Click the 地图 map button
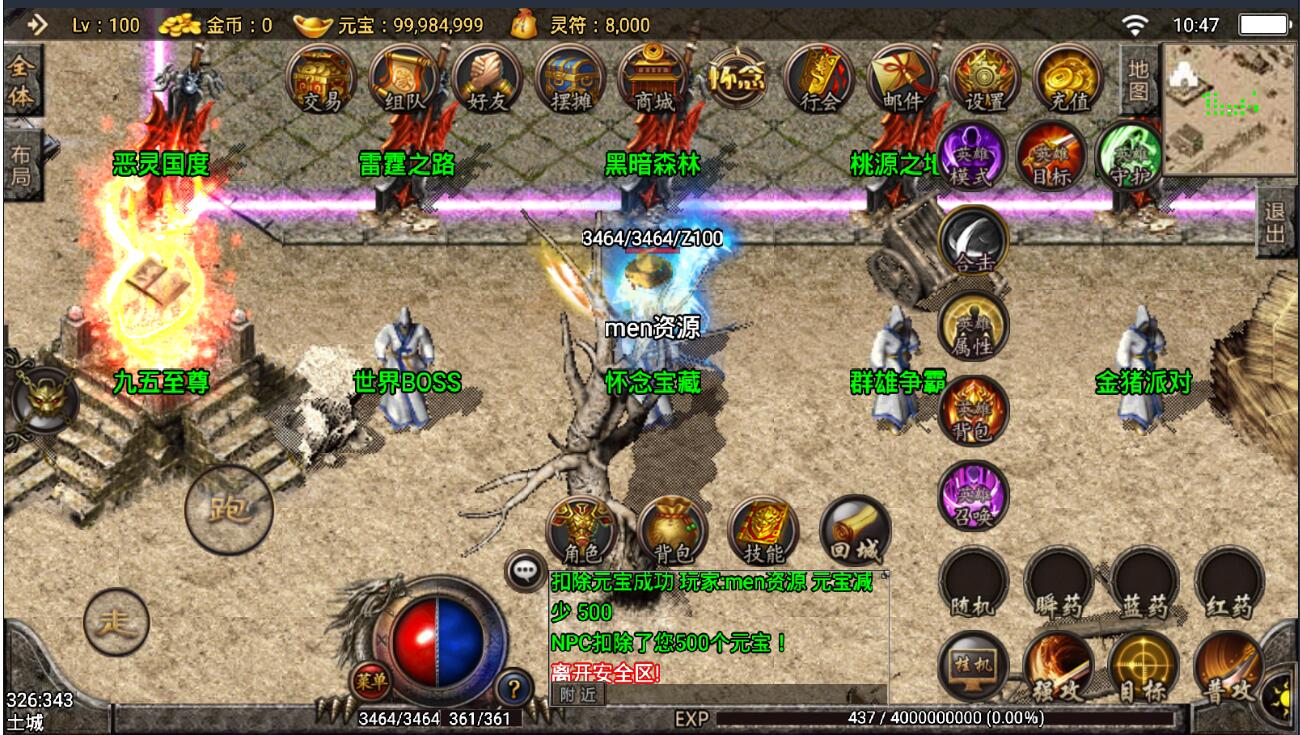Image resolution: width=1300 pixels, height=735 pixels. pos(1138,79)
